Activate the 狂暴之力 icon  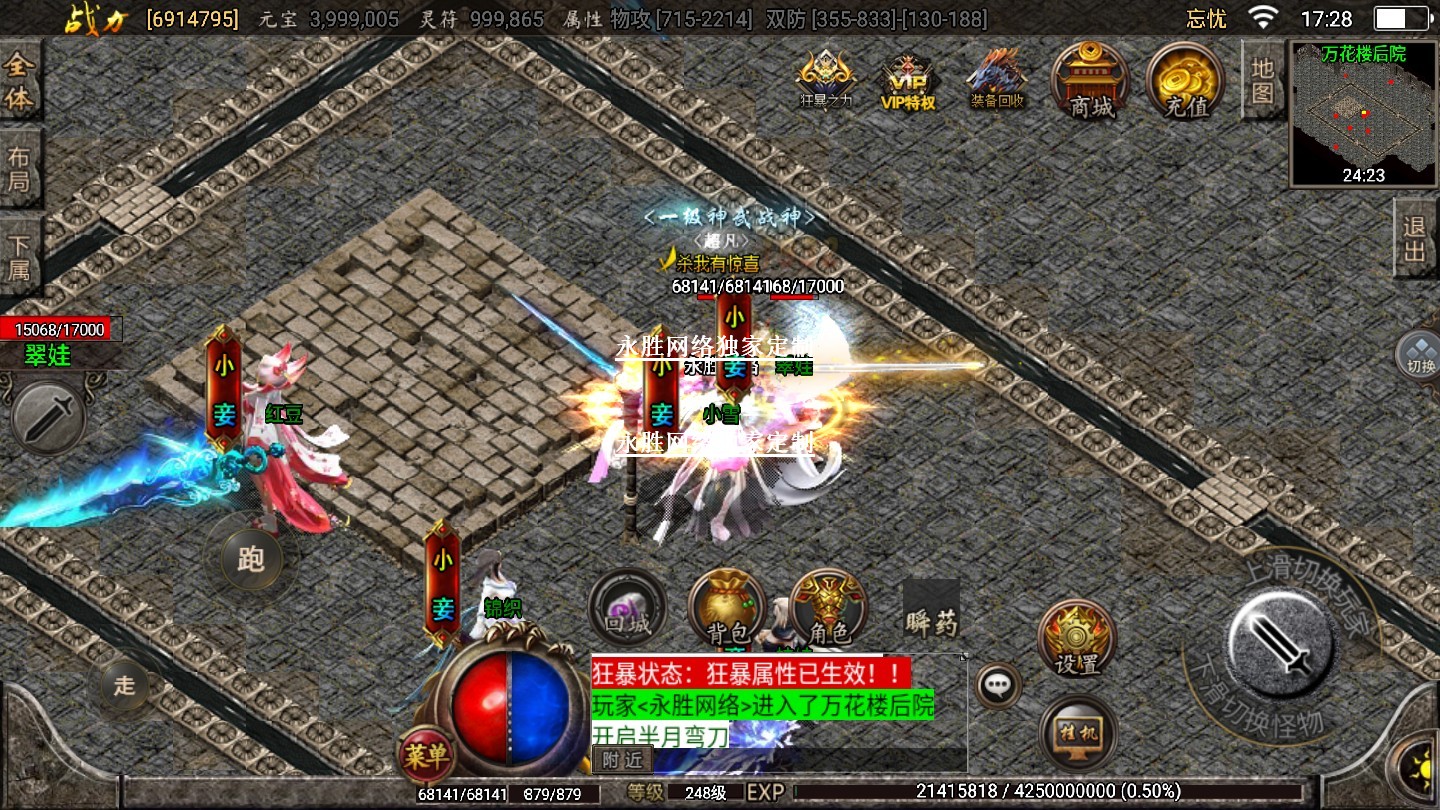point(826,78)
